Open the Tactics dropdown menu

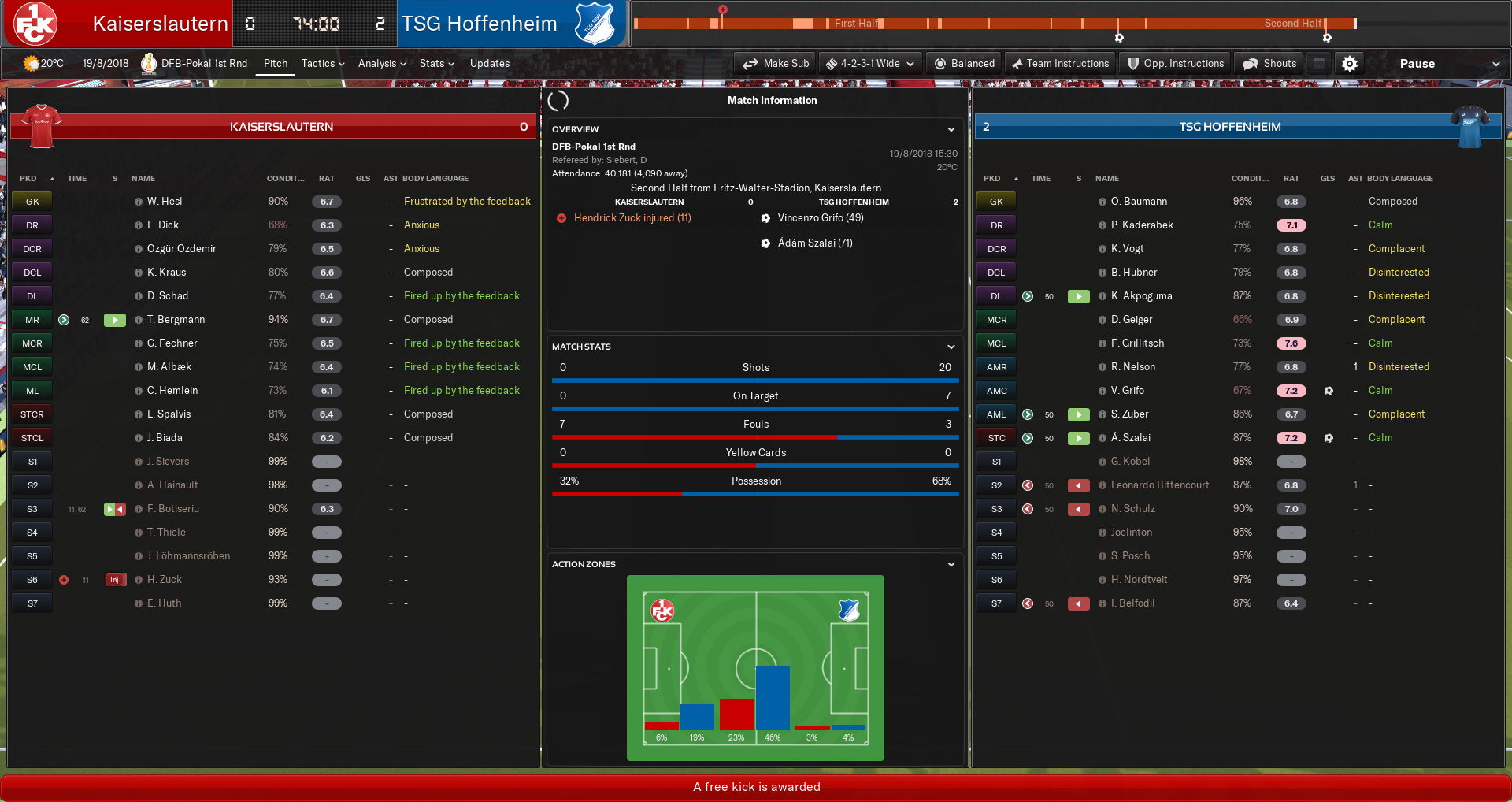tap(323, 64)
